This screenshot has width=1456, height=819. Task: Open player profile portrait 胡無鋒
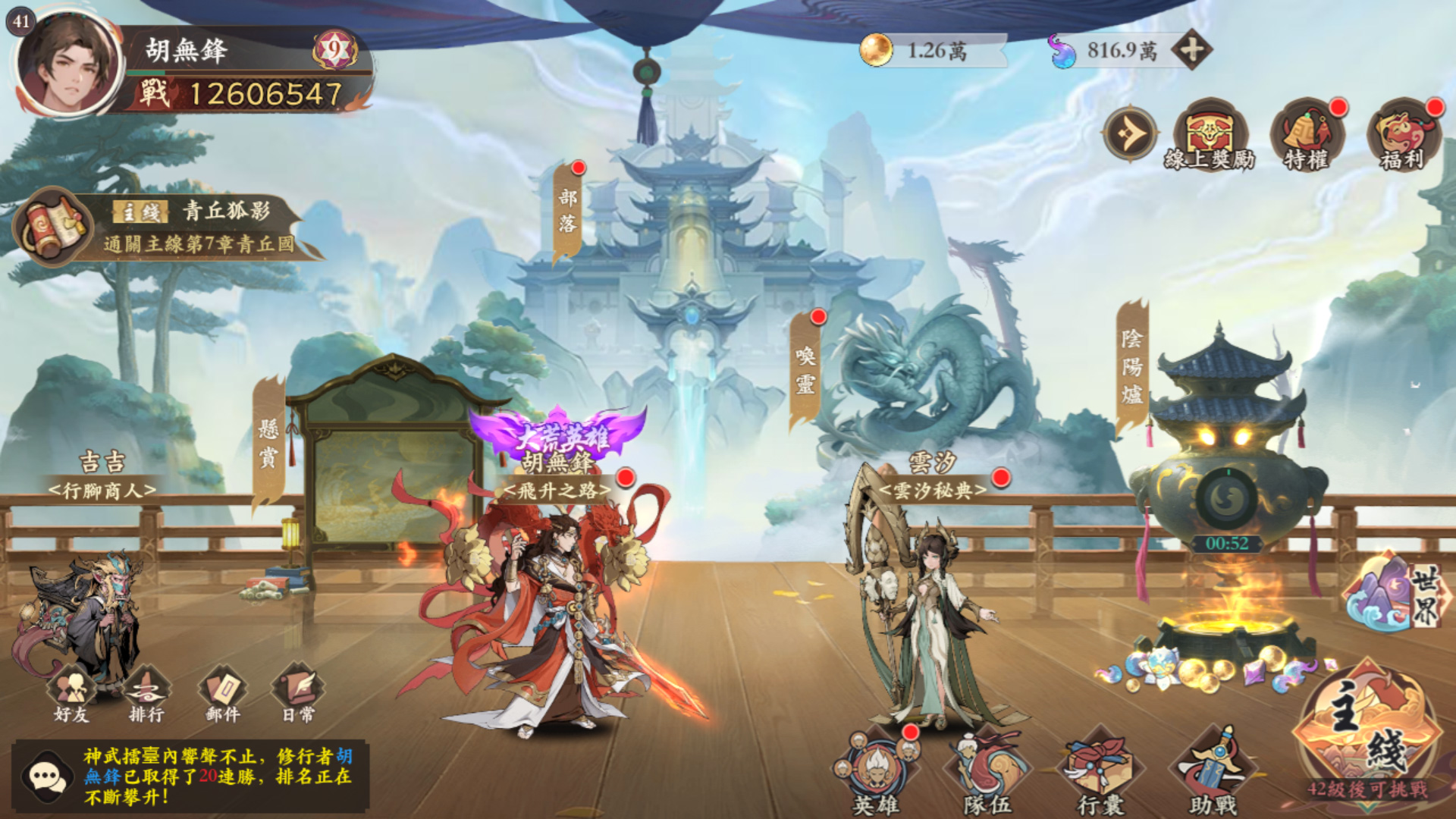tap(68, 64)
